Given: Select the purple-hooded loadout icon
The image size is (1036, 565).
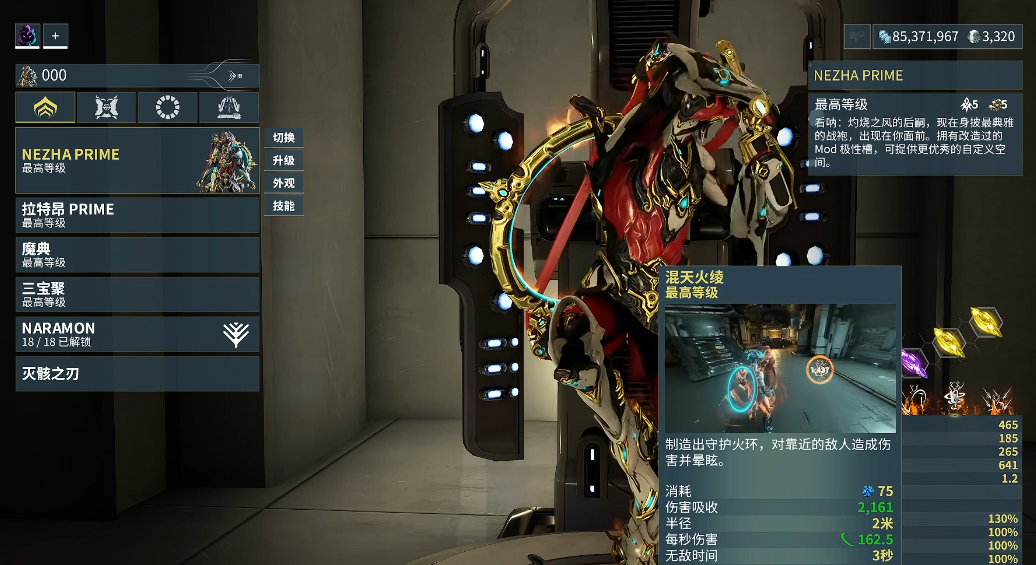Looking at the screenshot, I should [x=27, y=36].
